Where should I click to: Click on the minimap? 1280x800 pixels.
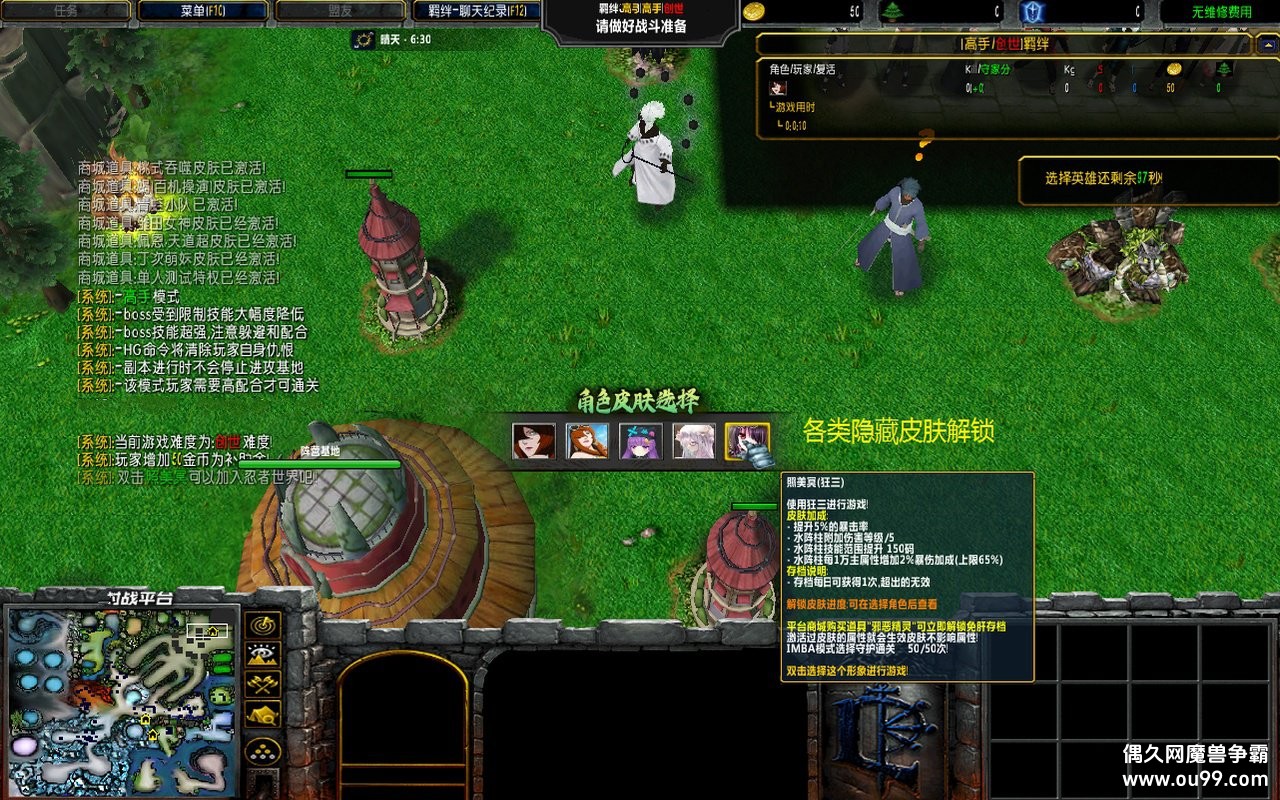coord(123,700)
